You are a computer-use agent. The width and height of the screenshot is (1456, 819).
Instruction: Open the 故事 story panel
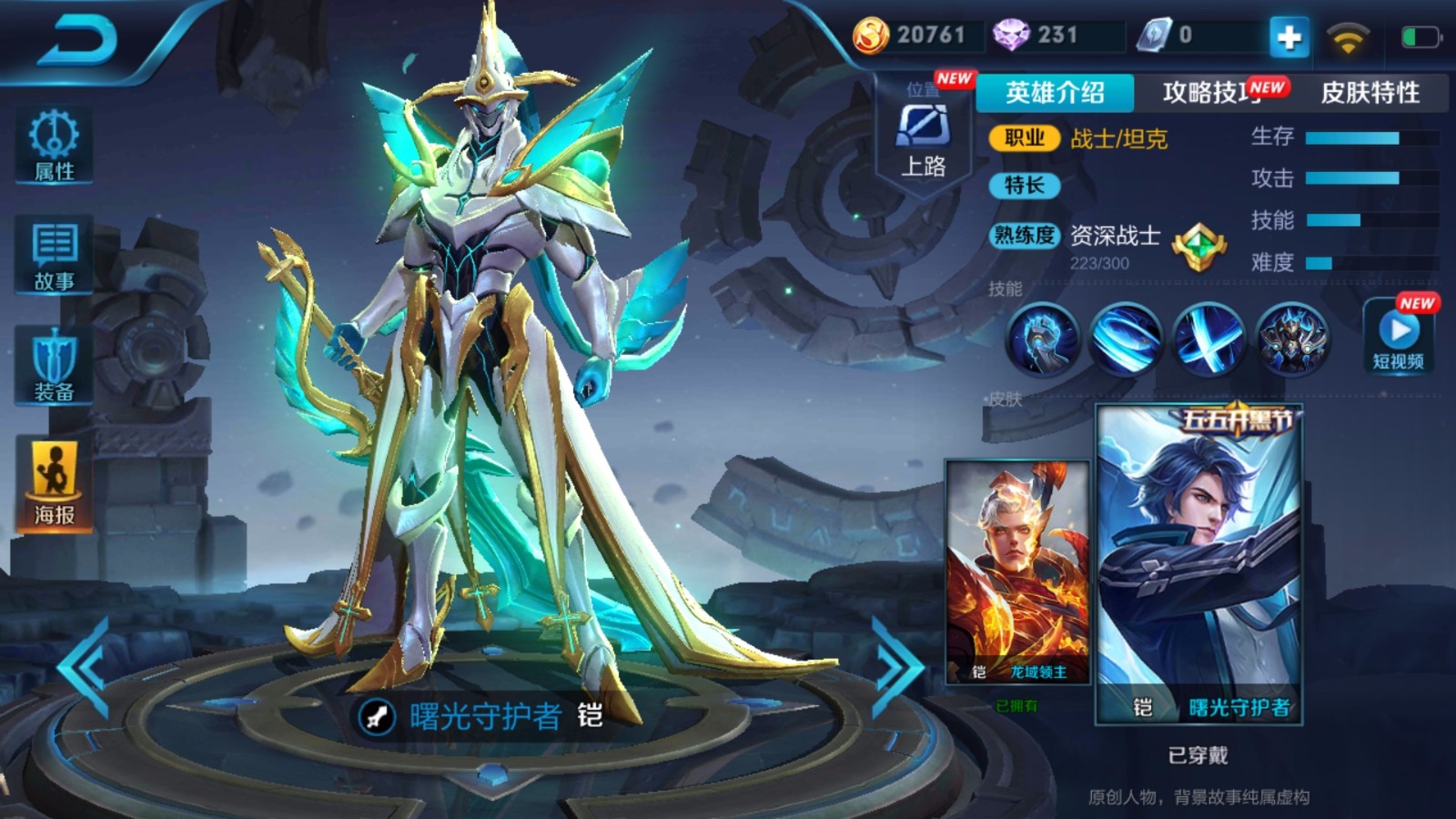[54, 256]
